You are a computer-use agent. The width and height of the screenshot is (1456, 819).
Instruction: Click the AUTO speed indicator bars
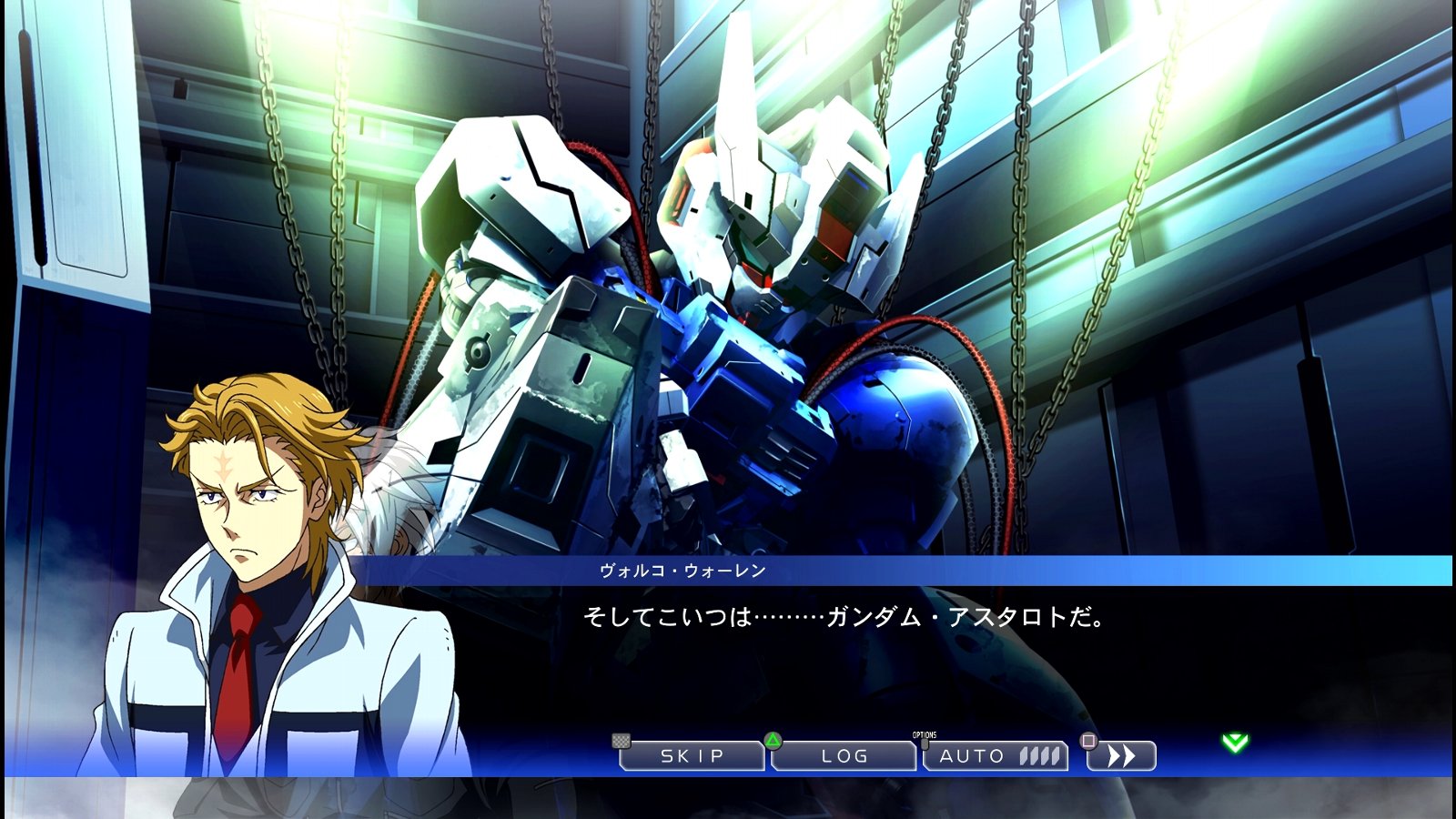coord(1039,756)
